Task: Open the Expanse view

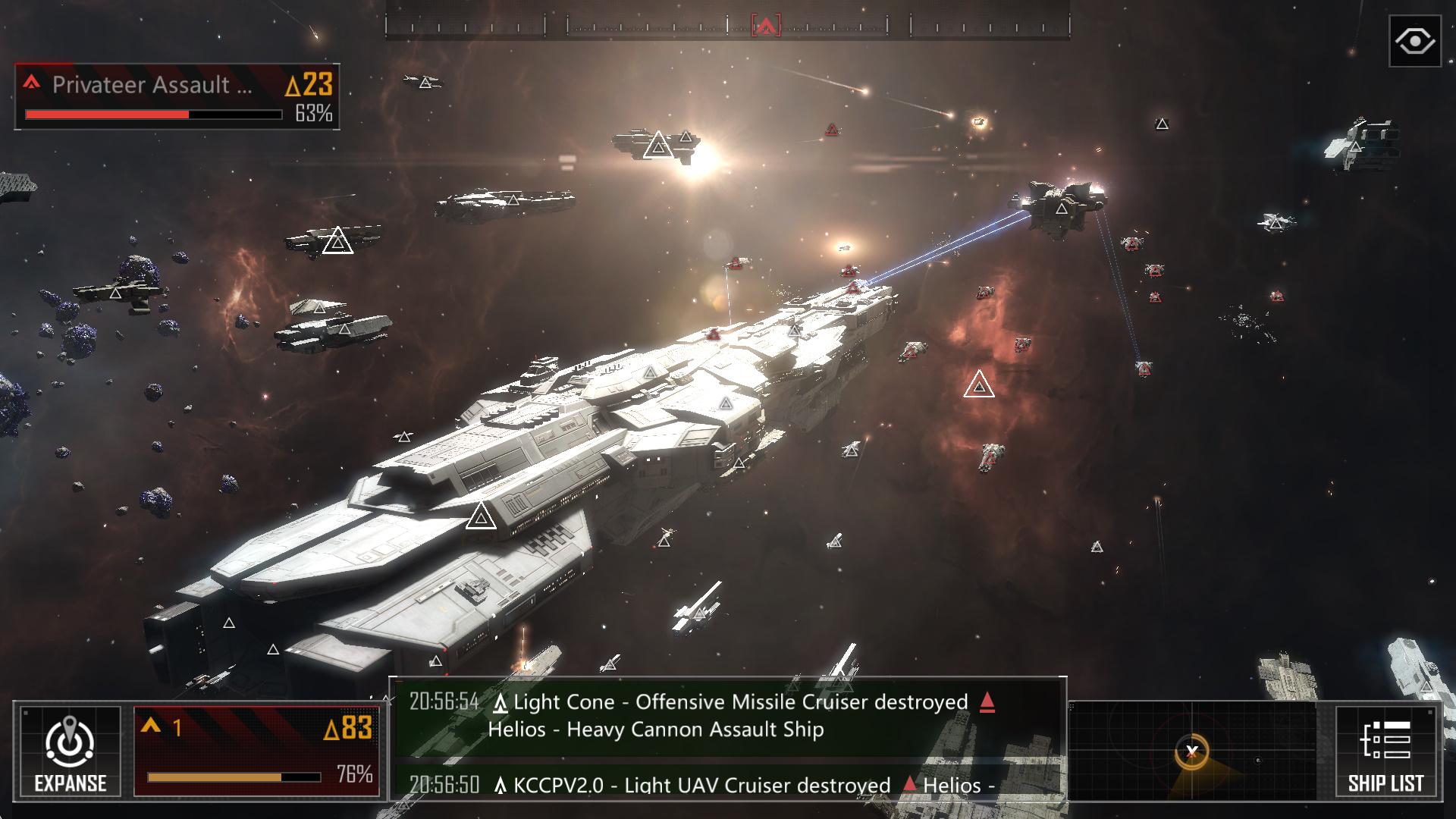Action: 70,751
